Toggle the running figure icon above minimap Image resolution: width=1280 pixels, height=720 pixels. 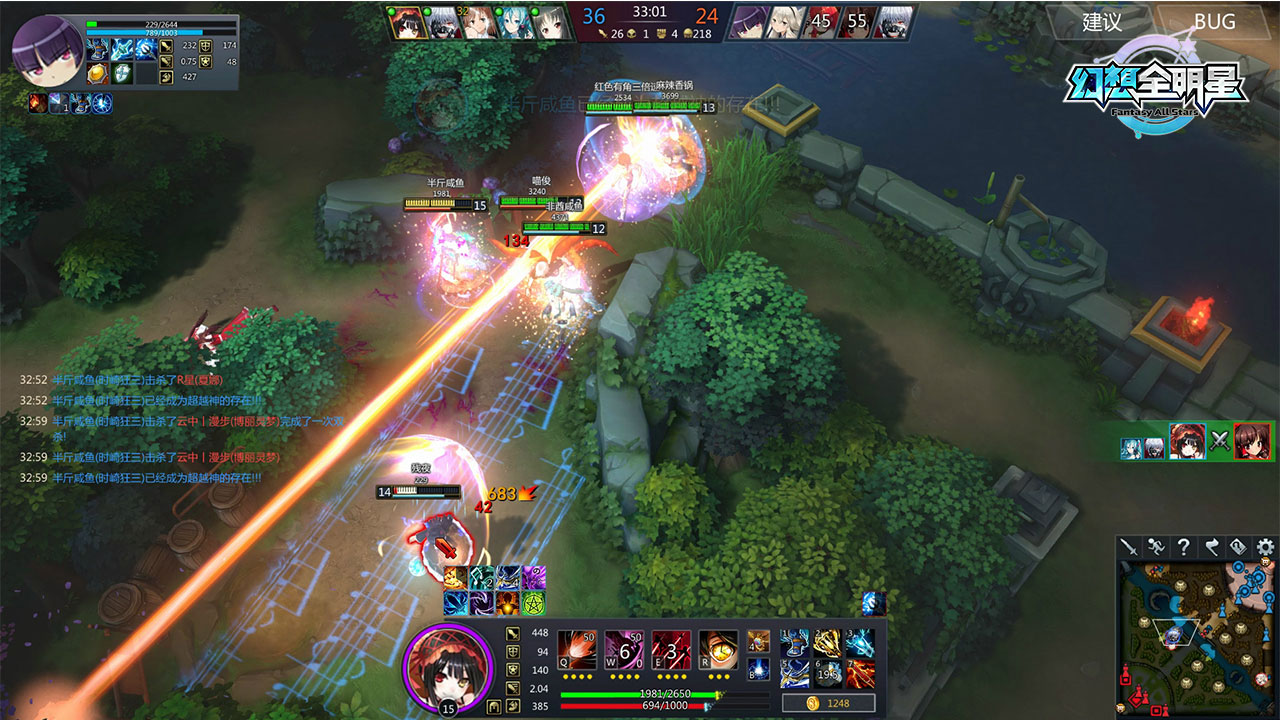pos(1156,547)
